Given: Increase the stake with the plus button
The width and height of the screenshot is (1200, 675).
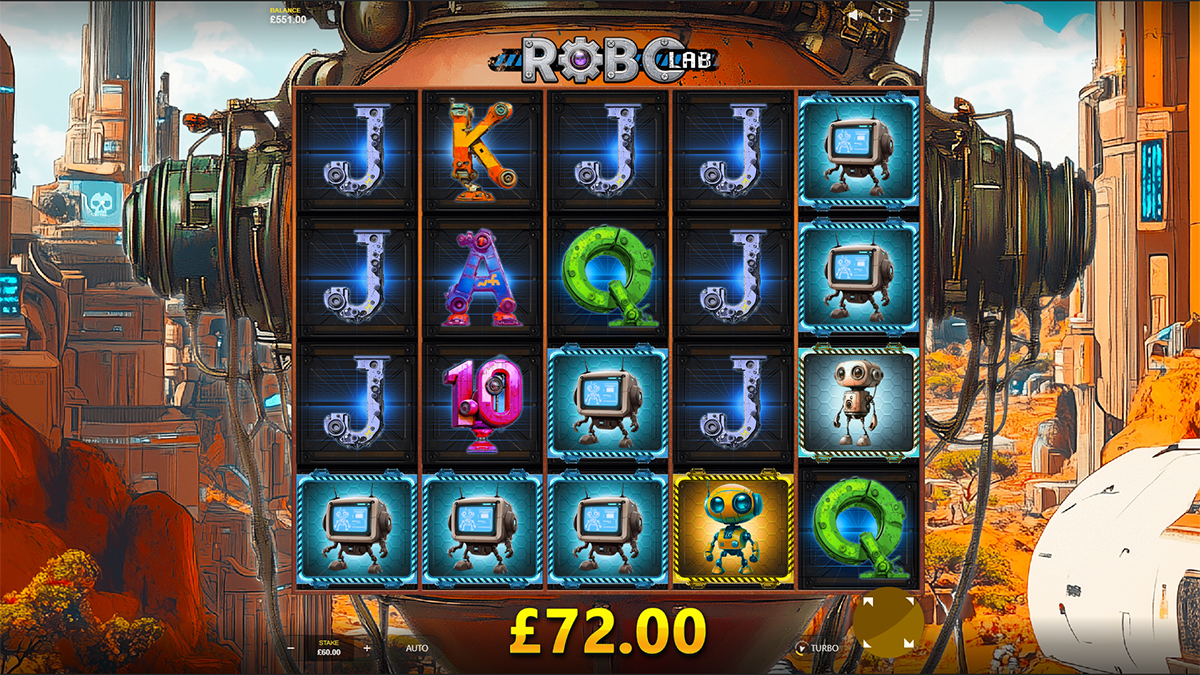Looking at the screenshot, I should pos(367,648).
